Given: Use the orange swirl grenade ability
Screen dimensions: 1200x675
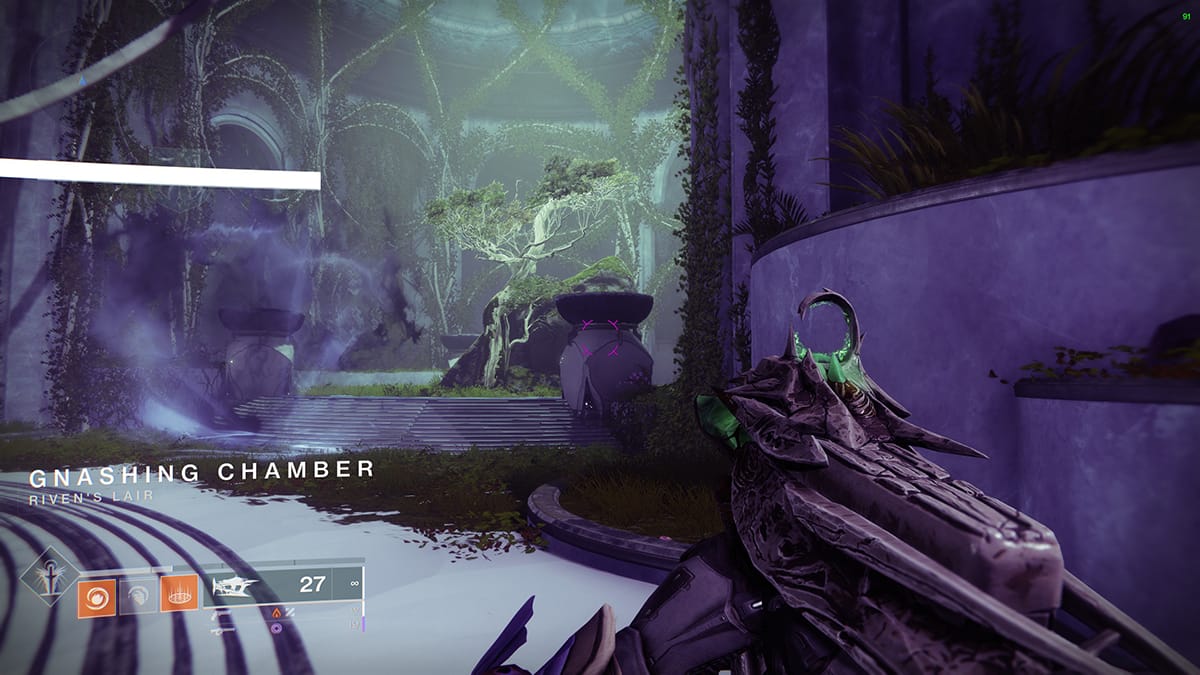Looking at the screenshot, I should 96,598.
